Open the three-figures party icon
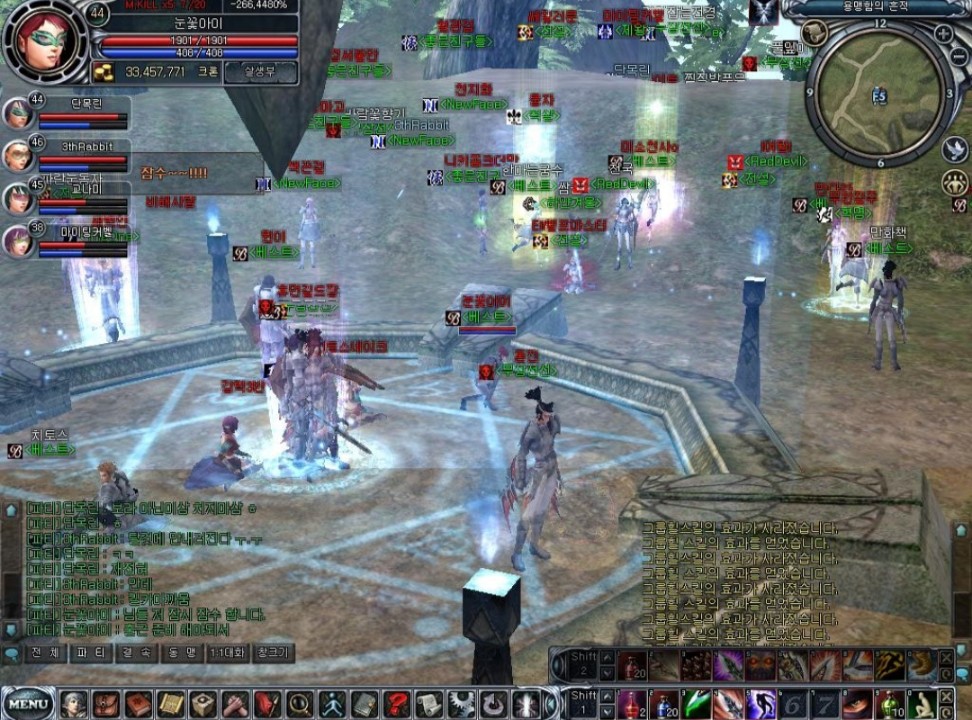The height and width of the screenshot is (720, 972). click(954, 183)
